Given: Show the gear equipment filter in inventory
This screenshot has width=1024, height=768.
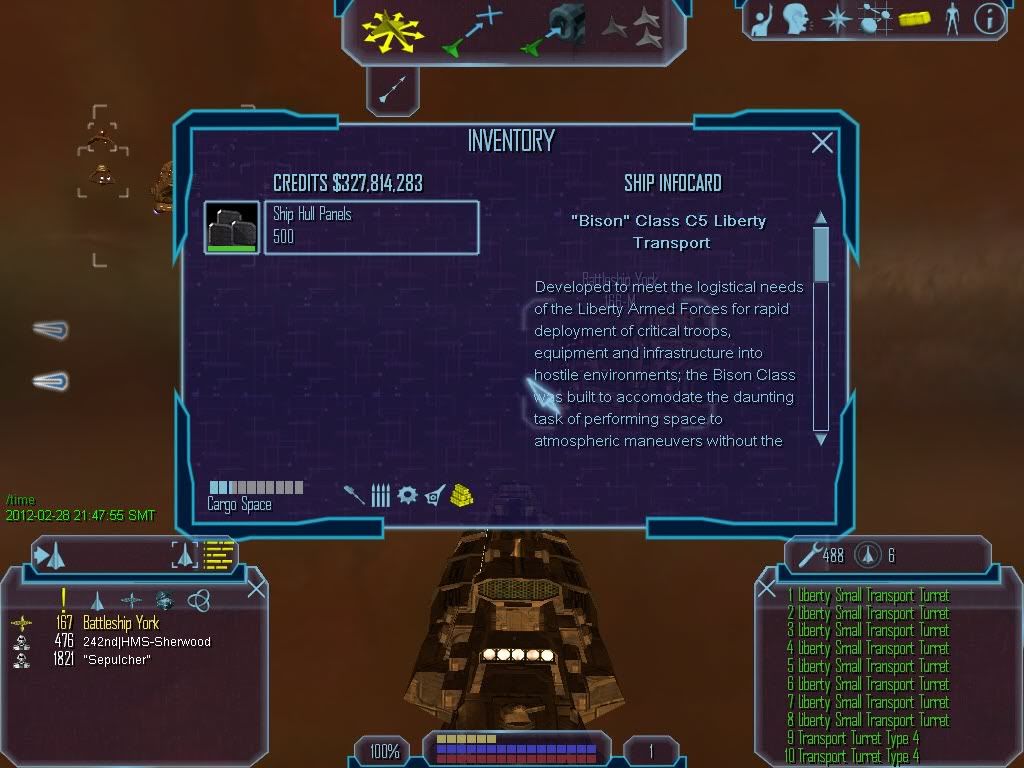Looking at the screenshot, I should pos(407,494).
